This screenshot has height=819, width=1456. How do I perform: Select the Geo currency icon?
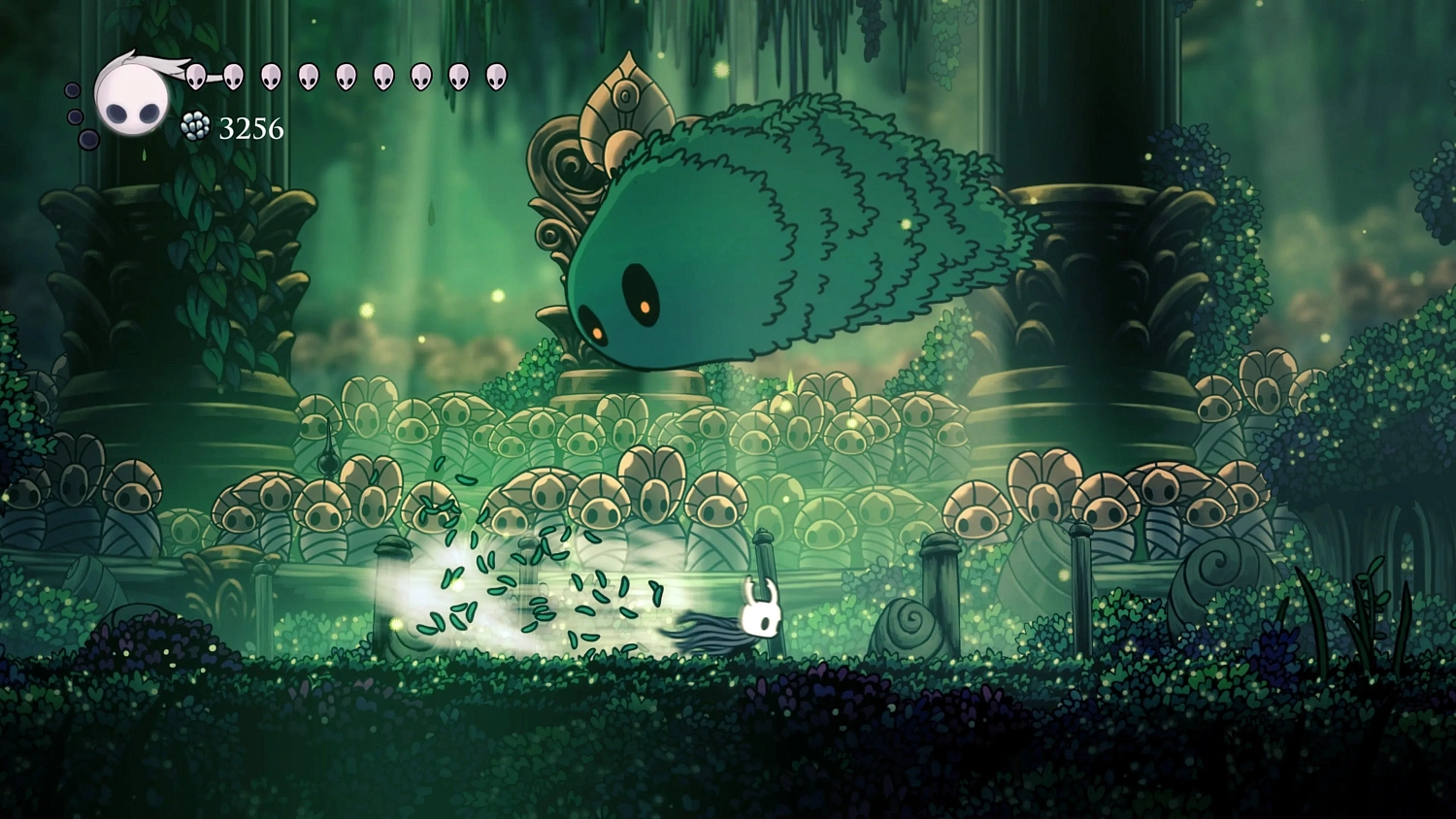pos(195,126)
